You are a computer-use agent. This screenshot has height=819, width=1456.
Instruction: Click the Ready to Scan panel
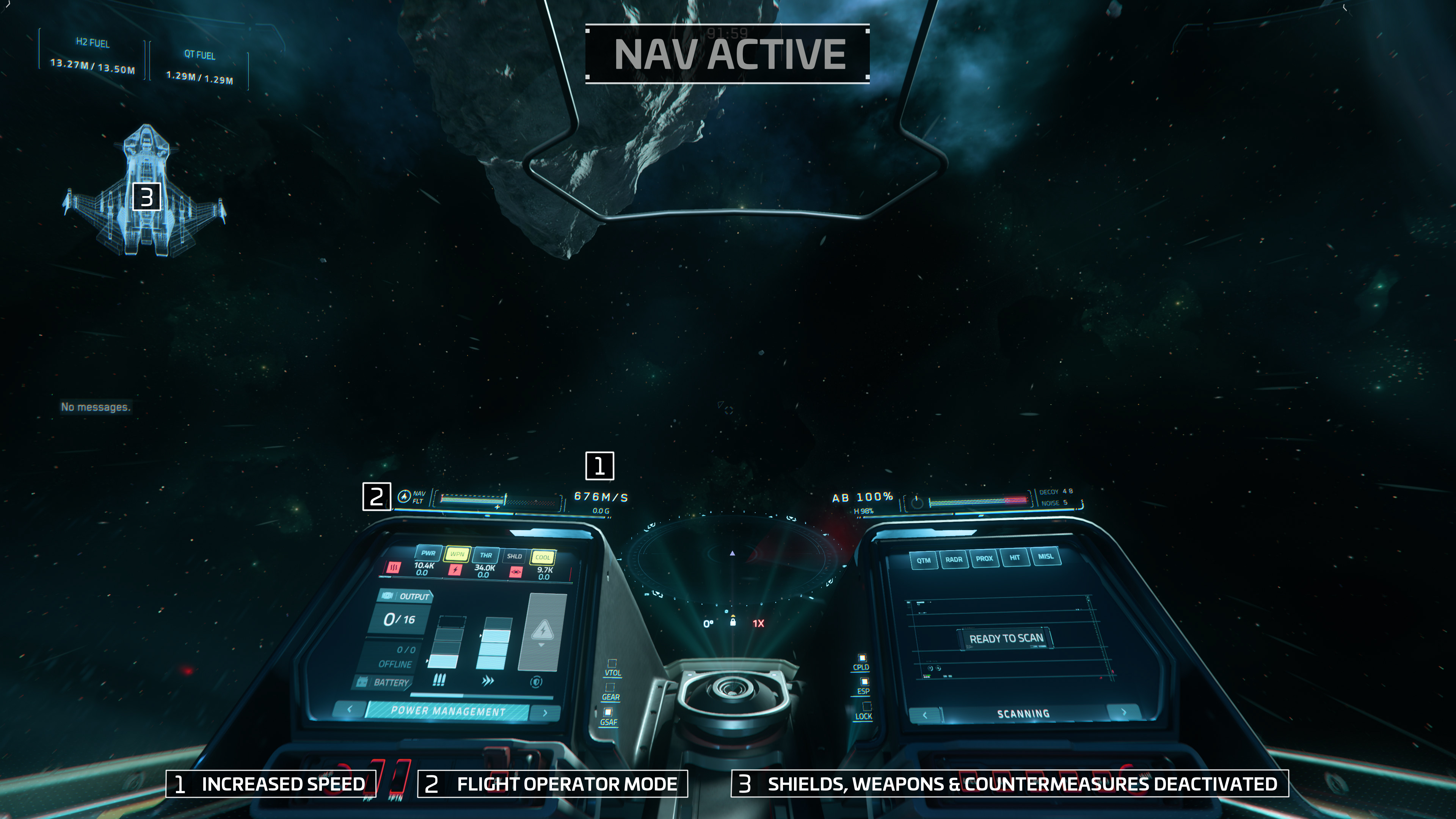(x=1006, y=638)
